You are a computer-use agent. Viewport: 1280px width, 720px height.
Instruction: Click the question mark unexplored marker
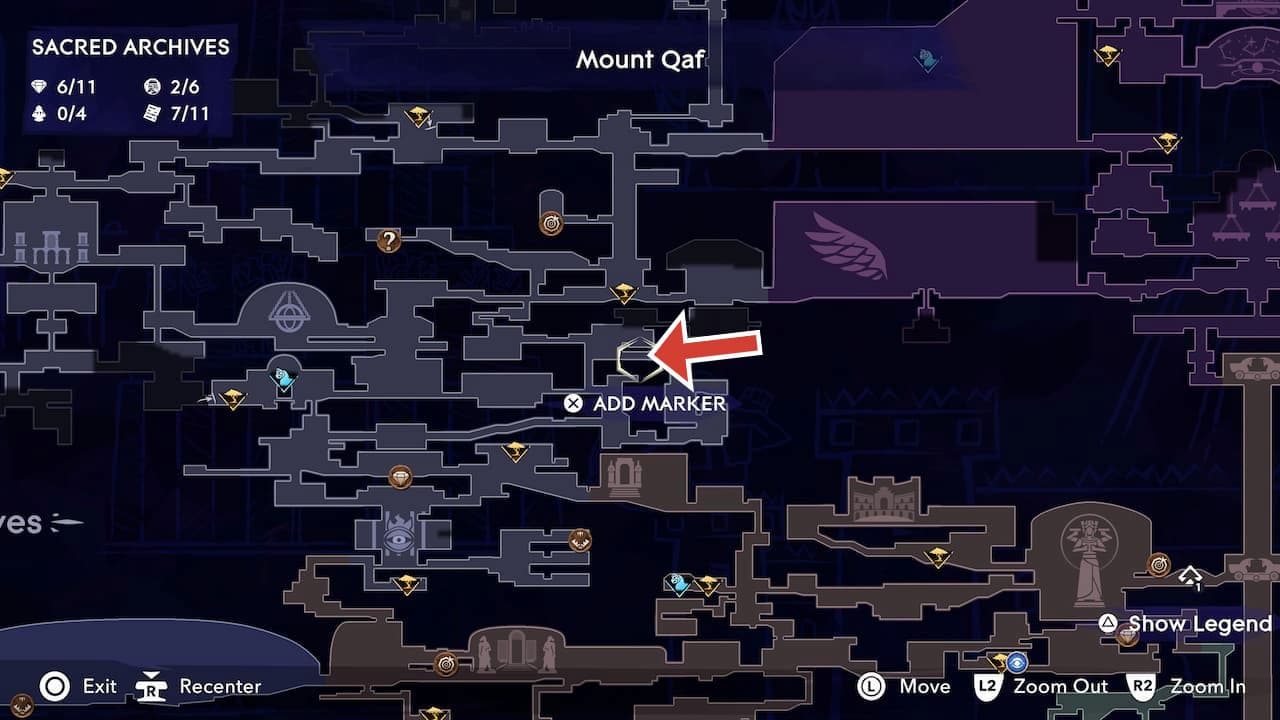[387, 238]
